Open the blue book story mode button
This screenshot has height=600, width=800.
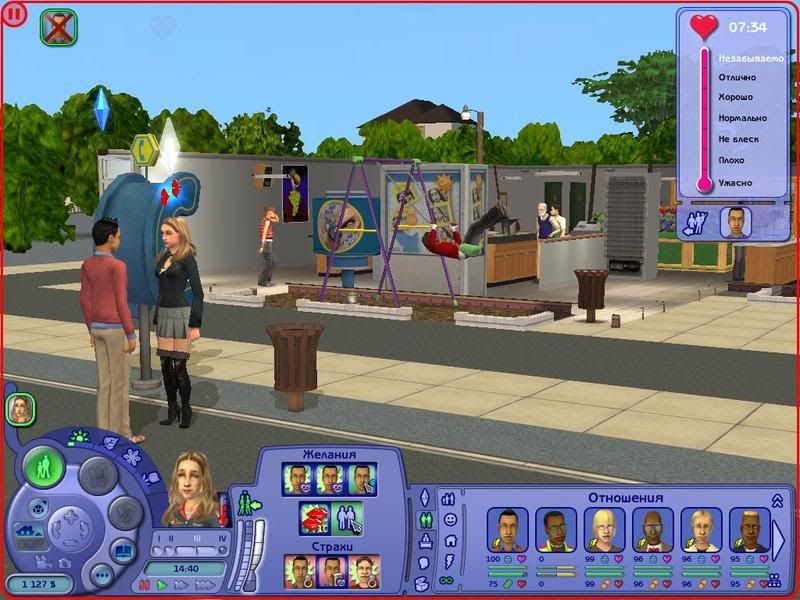click(122, 549)
